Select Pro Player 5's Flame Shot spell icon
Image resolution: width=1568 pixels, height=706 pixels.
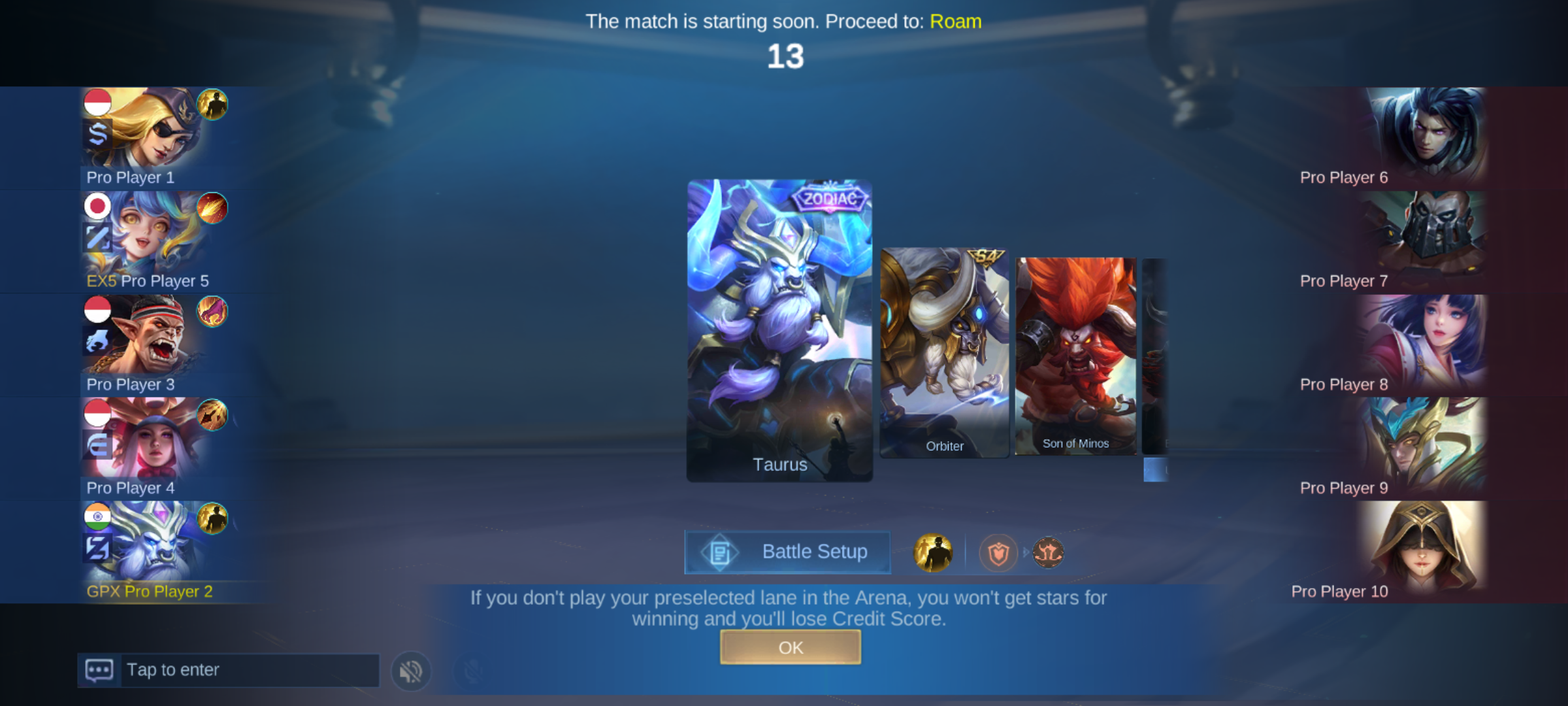pos(214,207)
